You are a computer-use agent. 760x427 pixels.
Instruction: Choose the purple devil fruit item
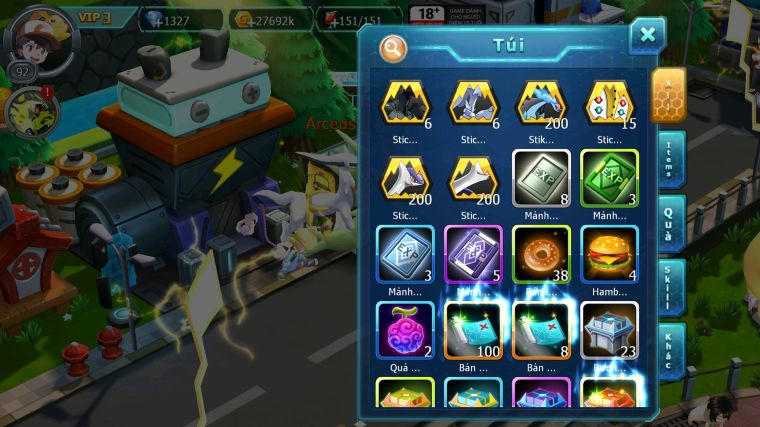coord(405,329)
